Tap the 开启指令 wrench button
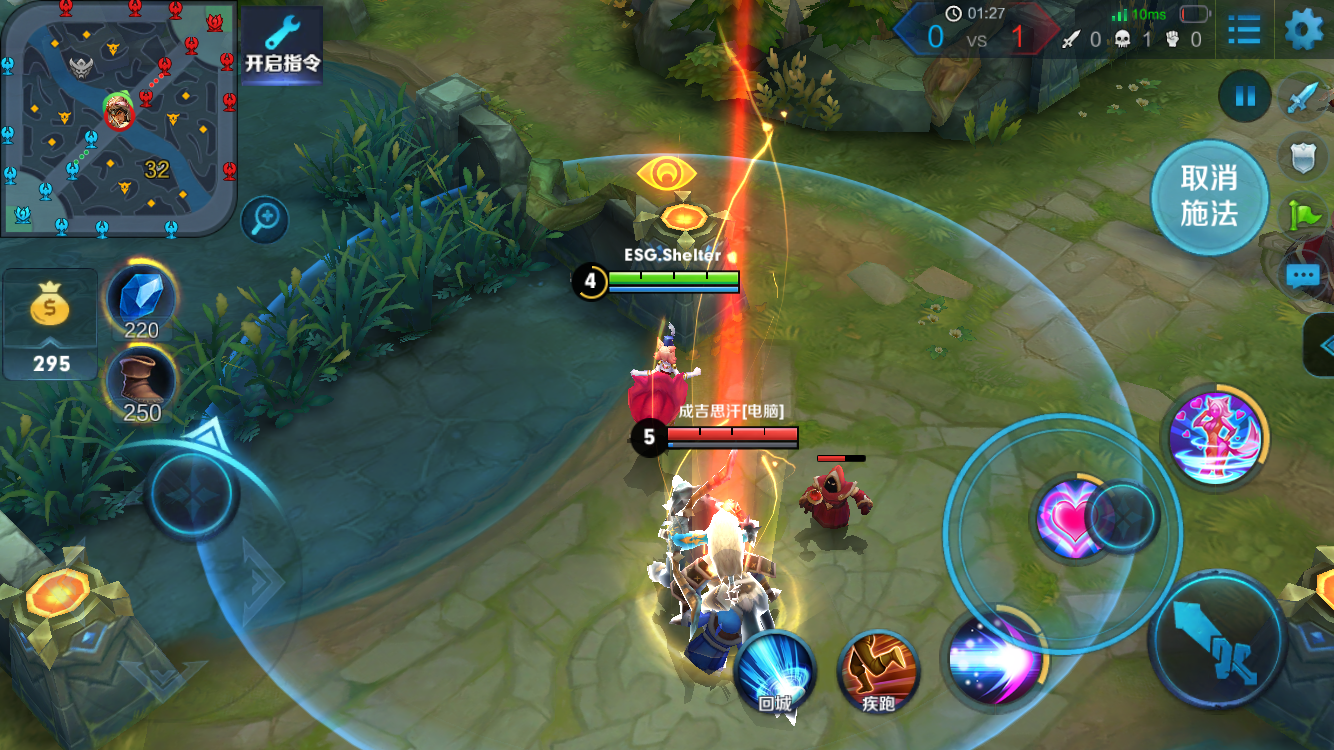This screenshot has height=750, width=1334. coord(282,45)
